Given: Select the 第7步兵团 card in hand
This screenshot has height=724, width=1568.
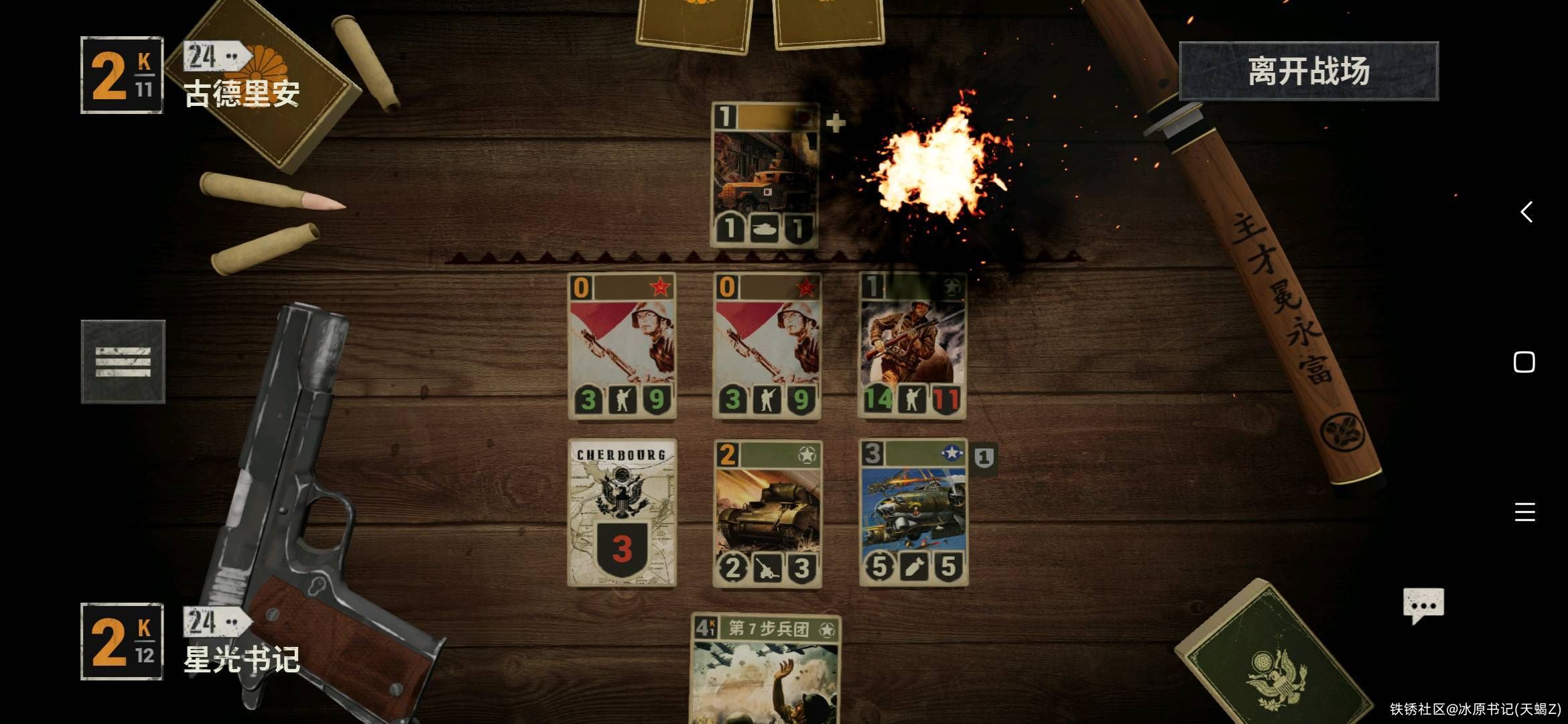Looking at the screenshot, I should pos(765,670).
